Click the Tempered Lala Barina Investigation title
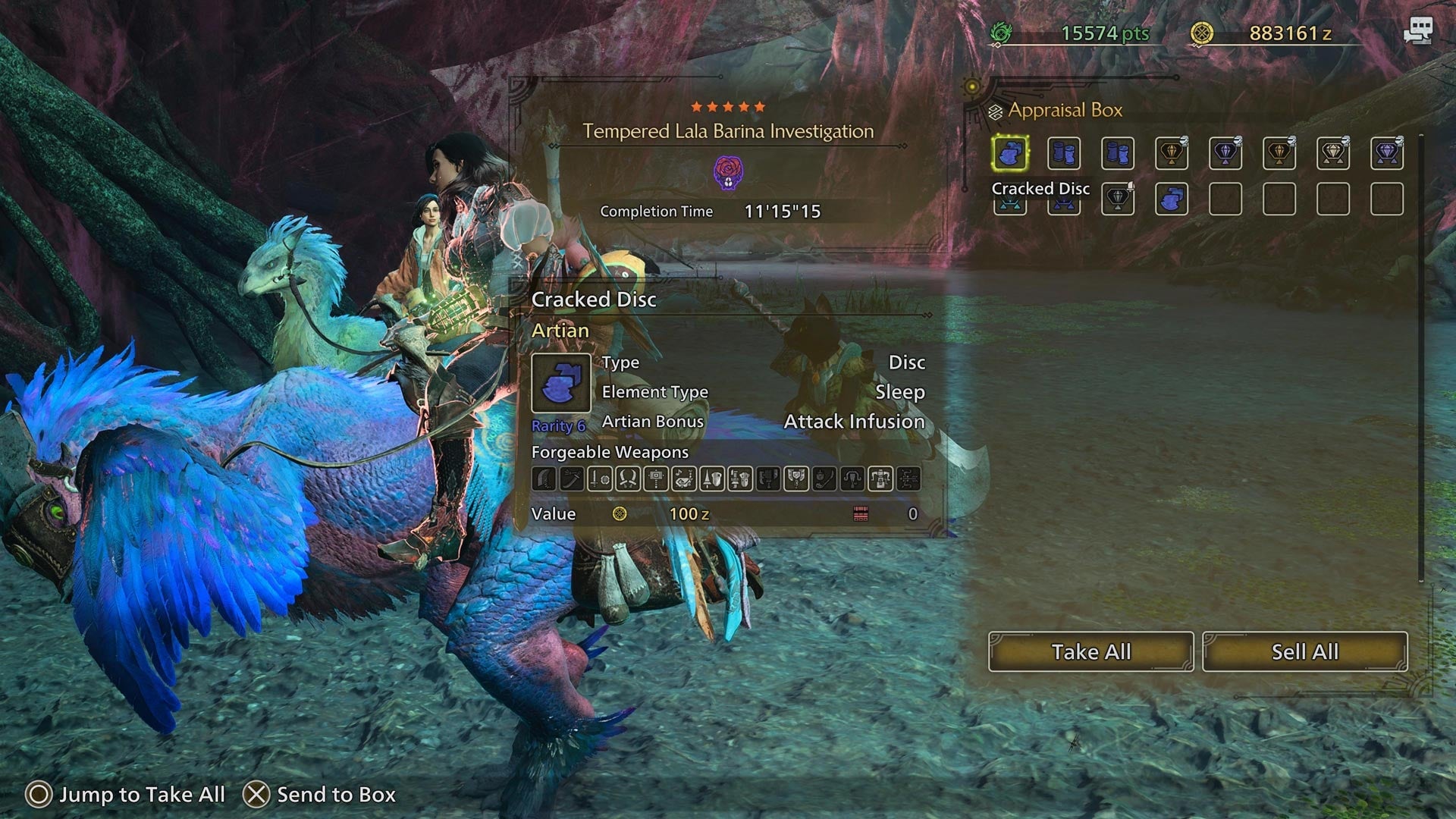The image size is (1456, 819). tap(728, 131)
